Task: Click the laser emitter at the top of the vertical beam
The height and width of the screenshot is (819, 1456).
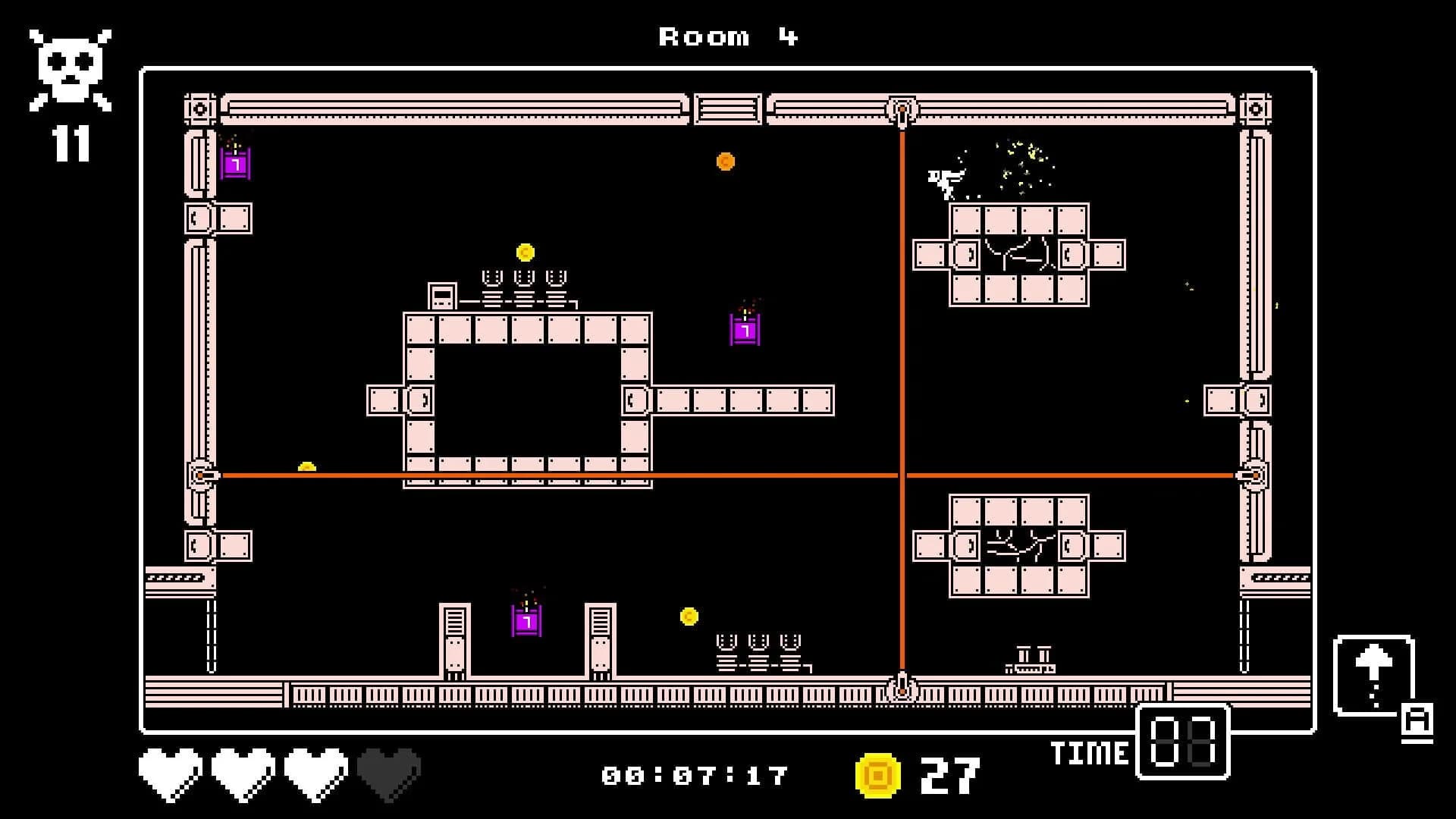Action: pos(902,110)
